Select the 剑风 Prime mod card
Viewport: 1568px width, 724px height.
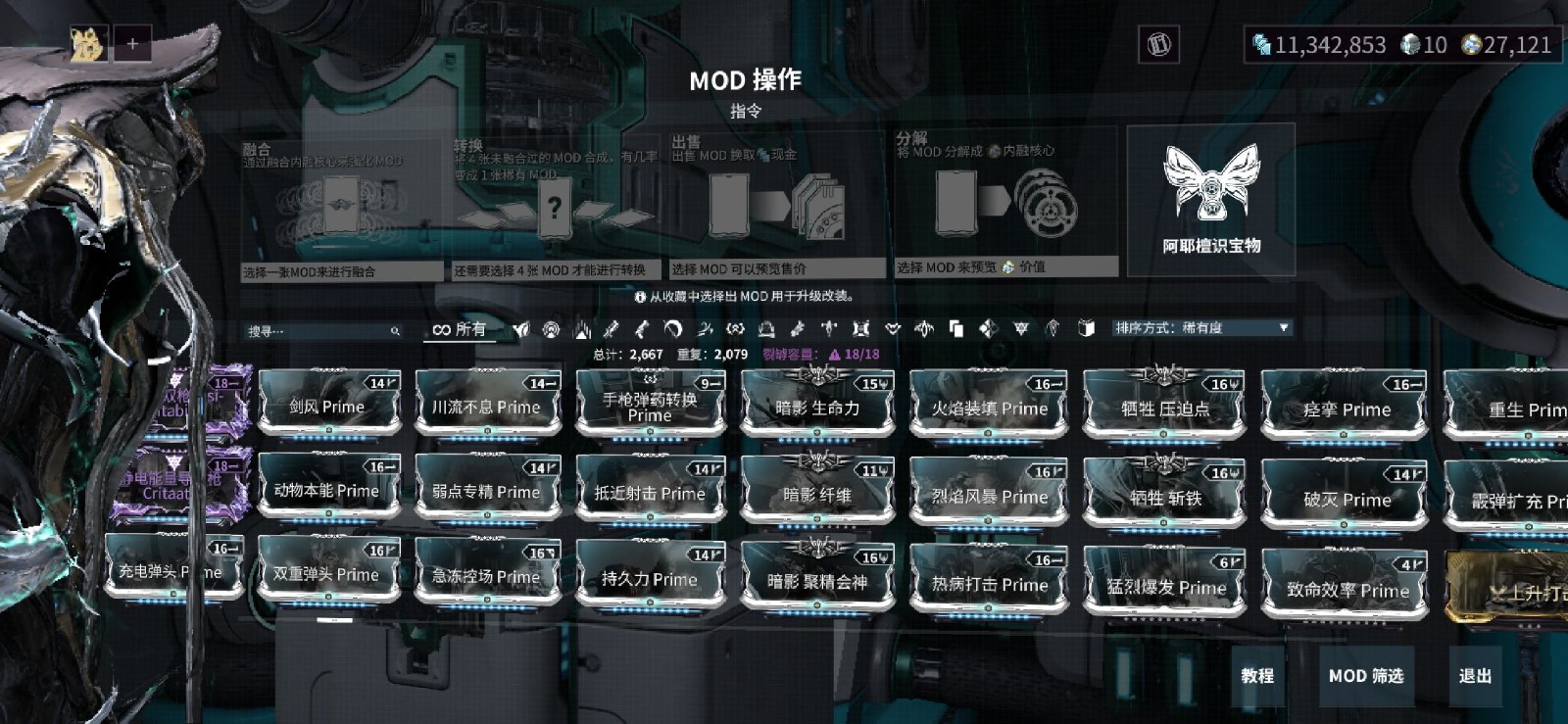pyautogui.click(x=327, y=406)
